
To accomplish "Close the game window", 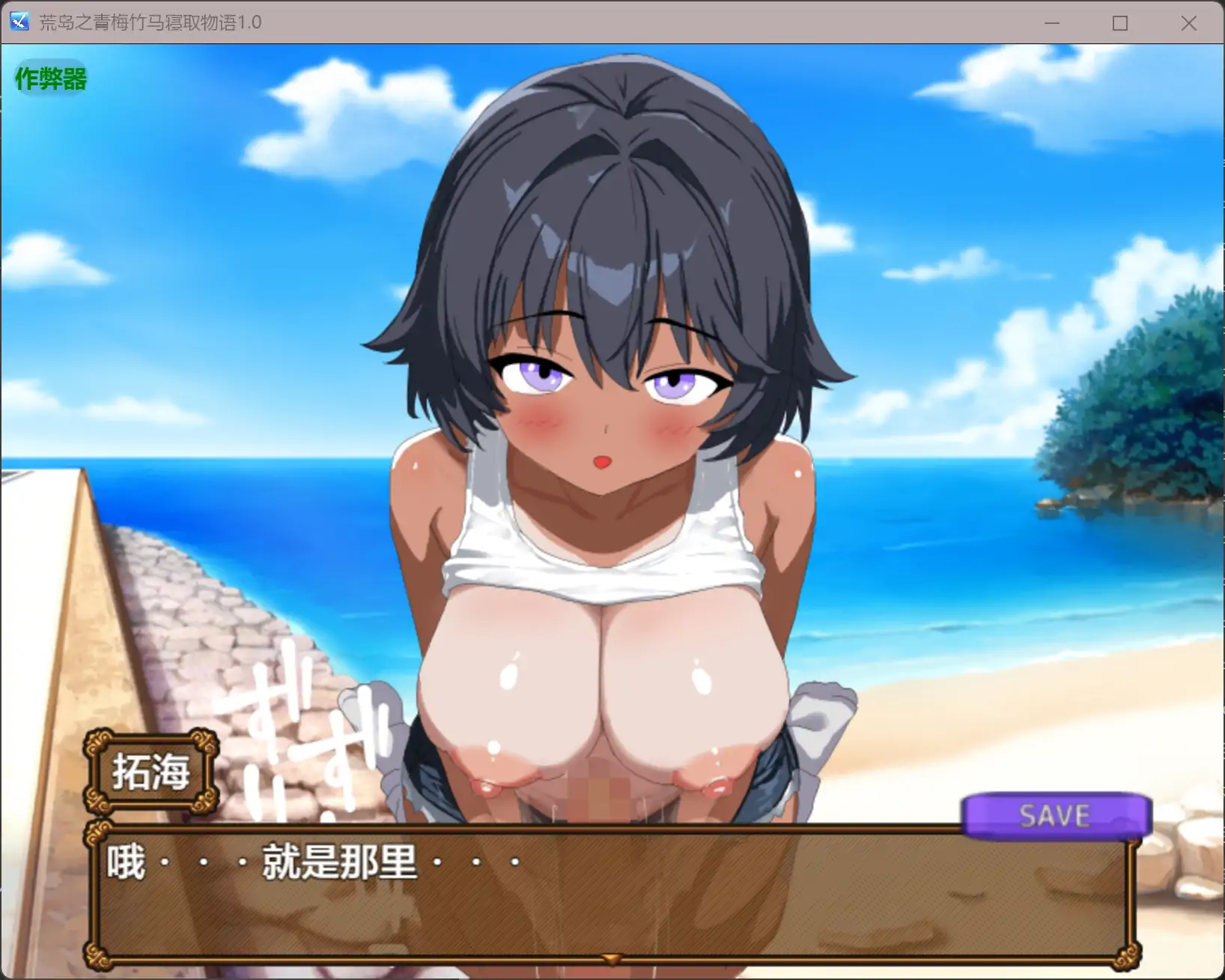I will pyautogui.click(x=1188, y=23).
